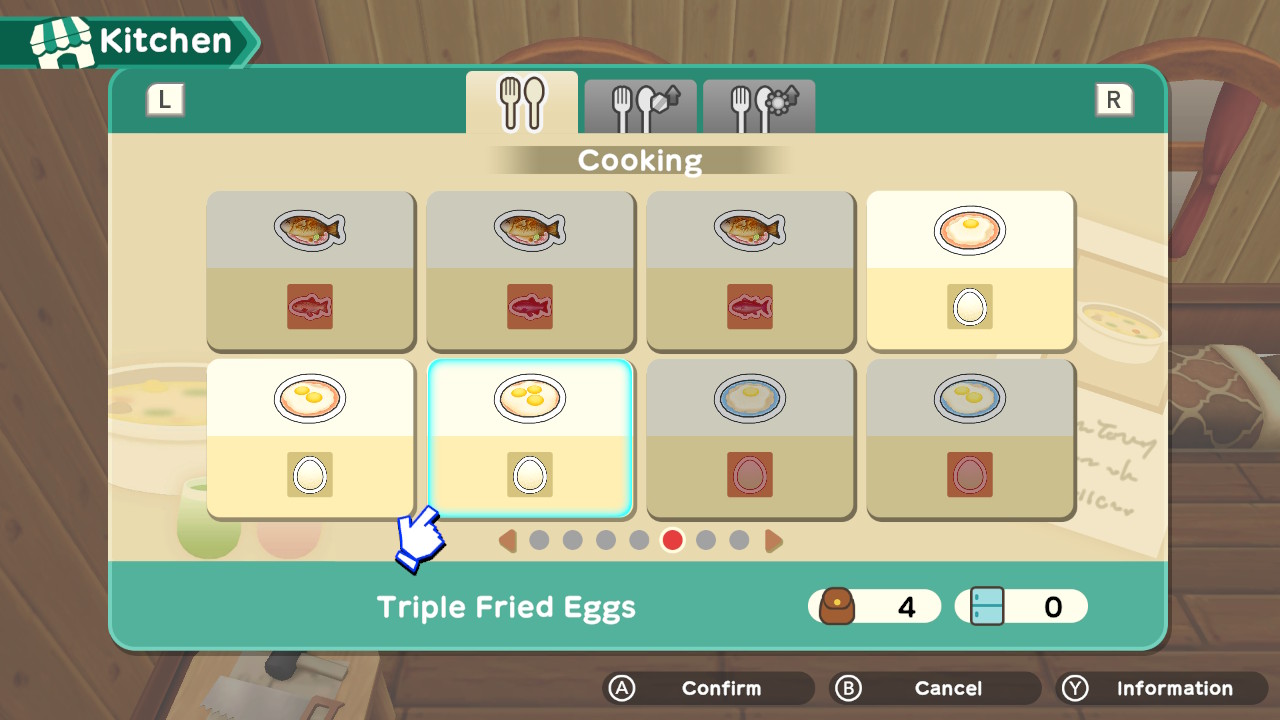Open the rightmost tab with the gear icon

pyautogui.click(x=759, y=105)
